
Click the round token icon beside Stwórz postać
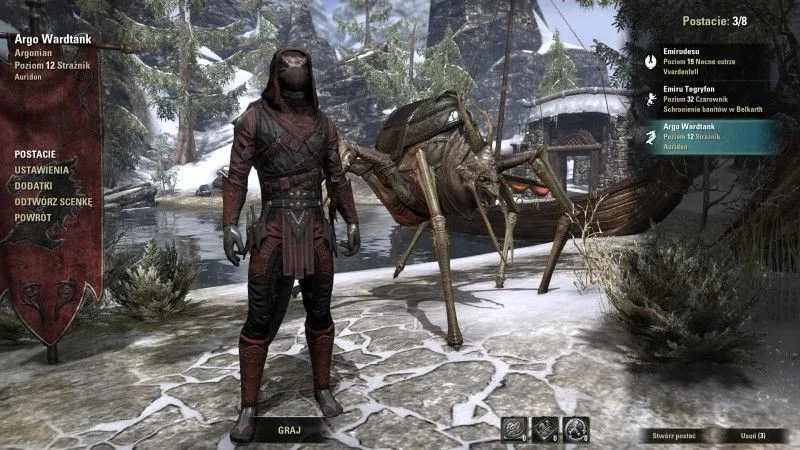(576, 430)
